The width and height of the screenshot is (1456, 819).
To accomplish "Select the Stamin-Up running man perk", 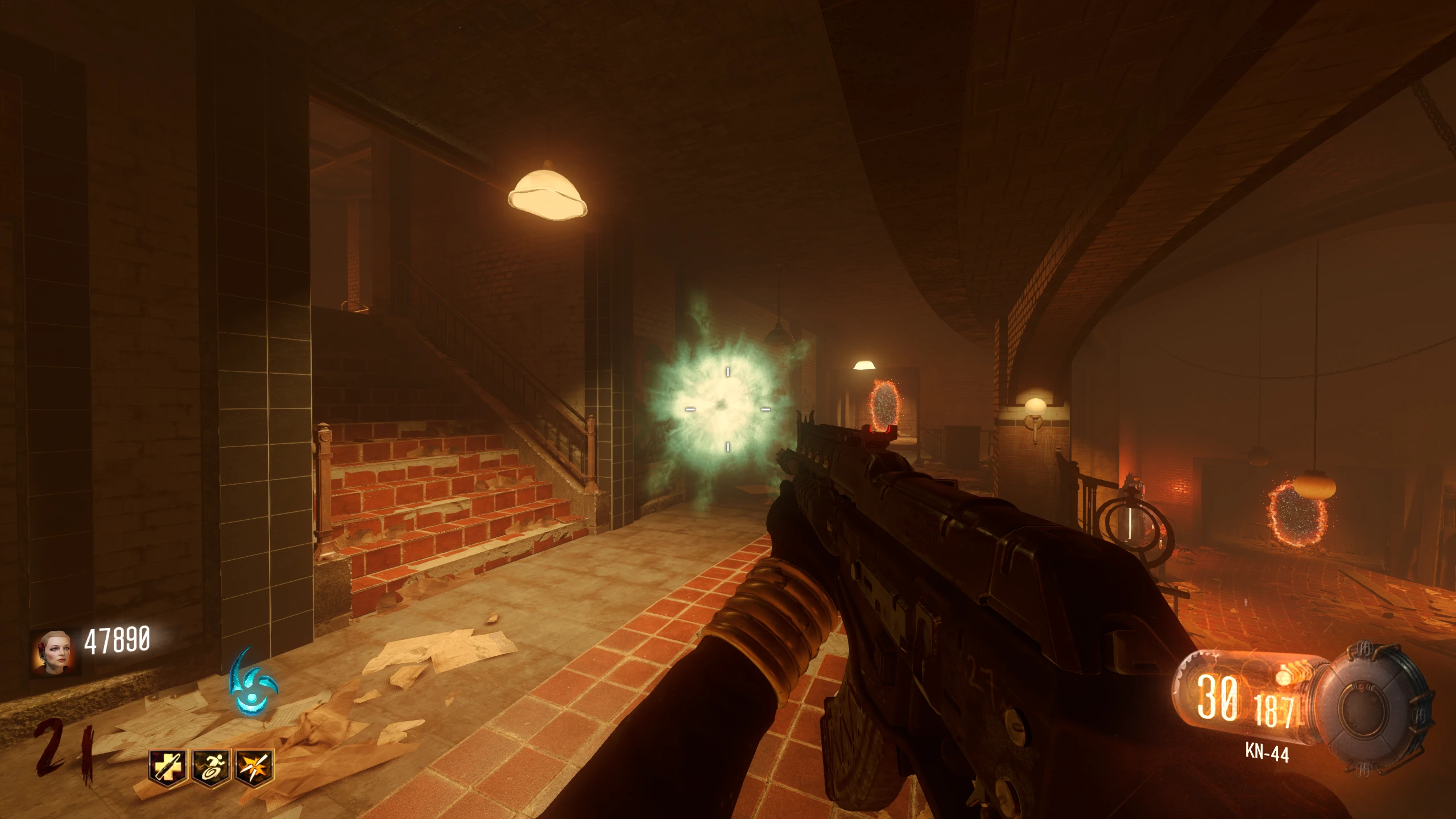I will pyautogui.click(x=211, y=768).
